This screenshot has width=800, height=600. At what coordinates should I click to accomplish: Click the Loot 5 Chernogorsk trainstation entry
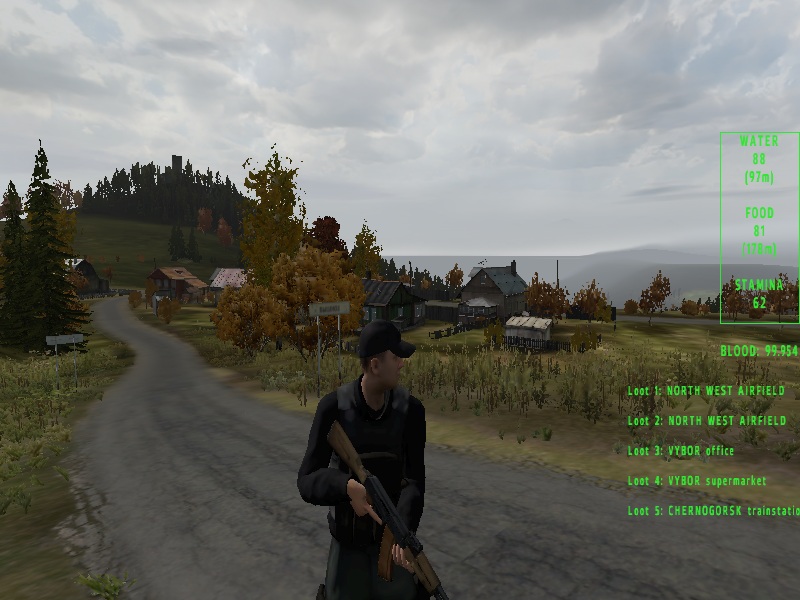pyautogui.click(x=713, y=511)
